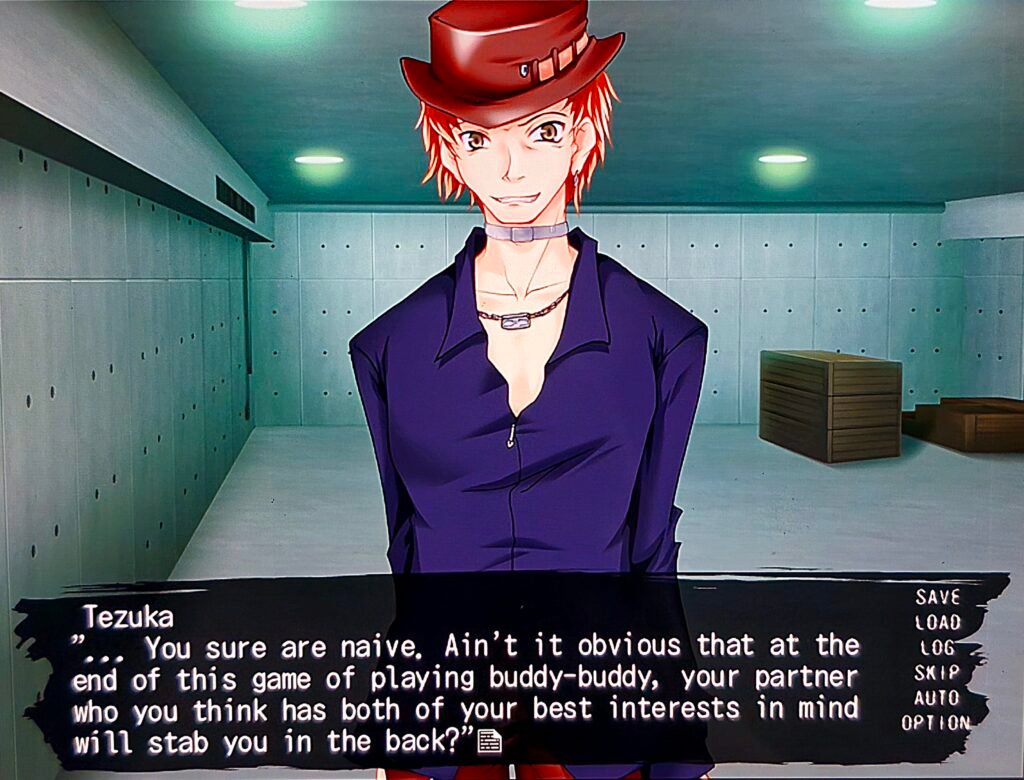
Task: Toggle AUTO text advance
Action: tap(937, 697)
